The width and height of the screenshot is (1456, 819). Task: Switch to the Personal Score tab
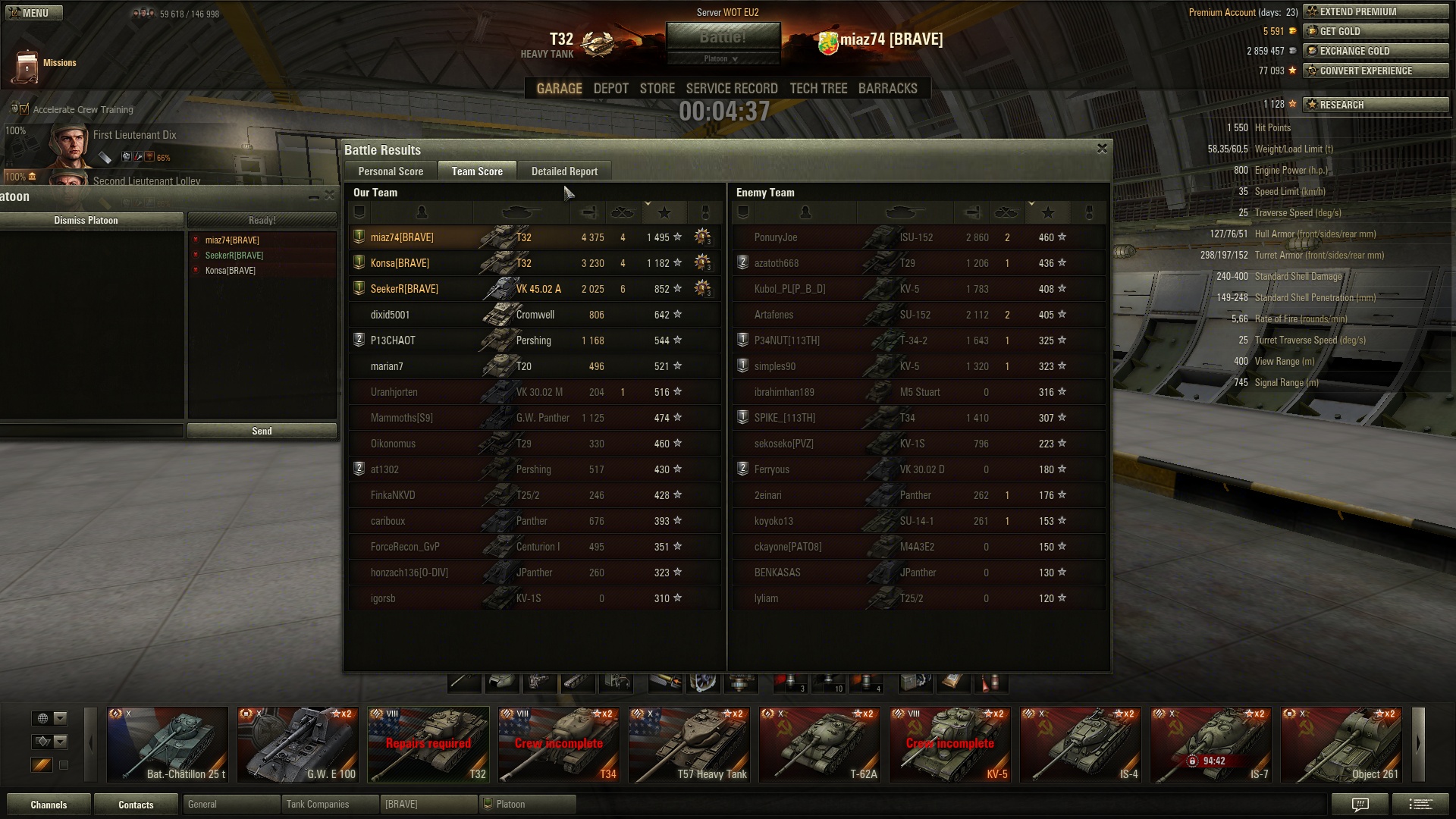click(391, 171)
